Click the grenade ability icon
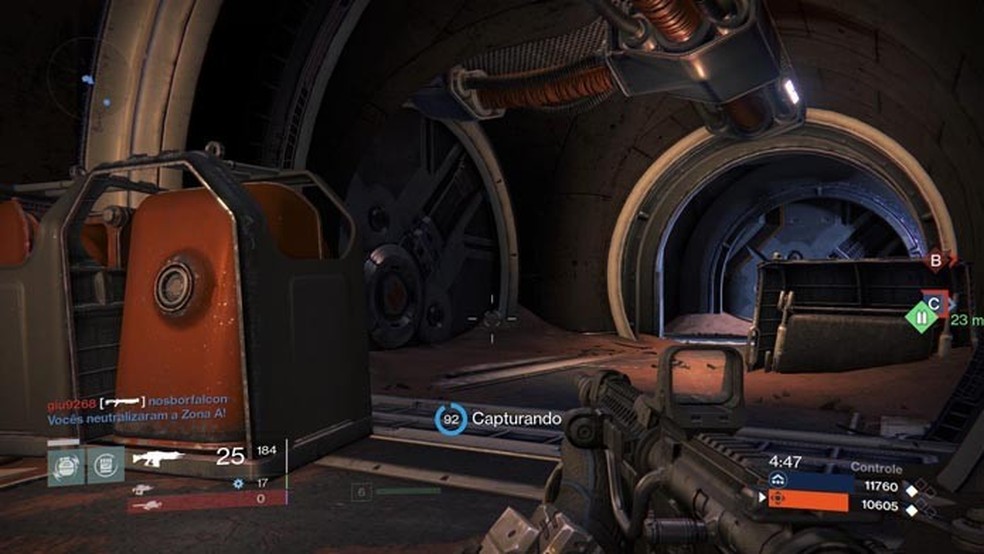Viewport: 984px width, 554px height. [66, 465]
